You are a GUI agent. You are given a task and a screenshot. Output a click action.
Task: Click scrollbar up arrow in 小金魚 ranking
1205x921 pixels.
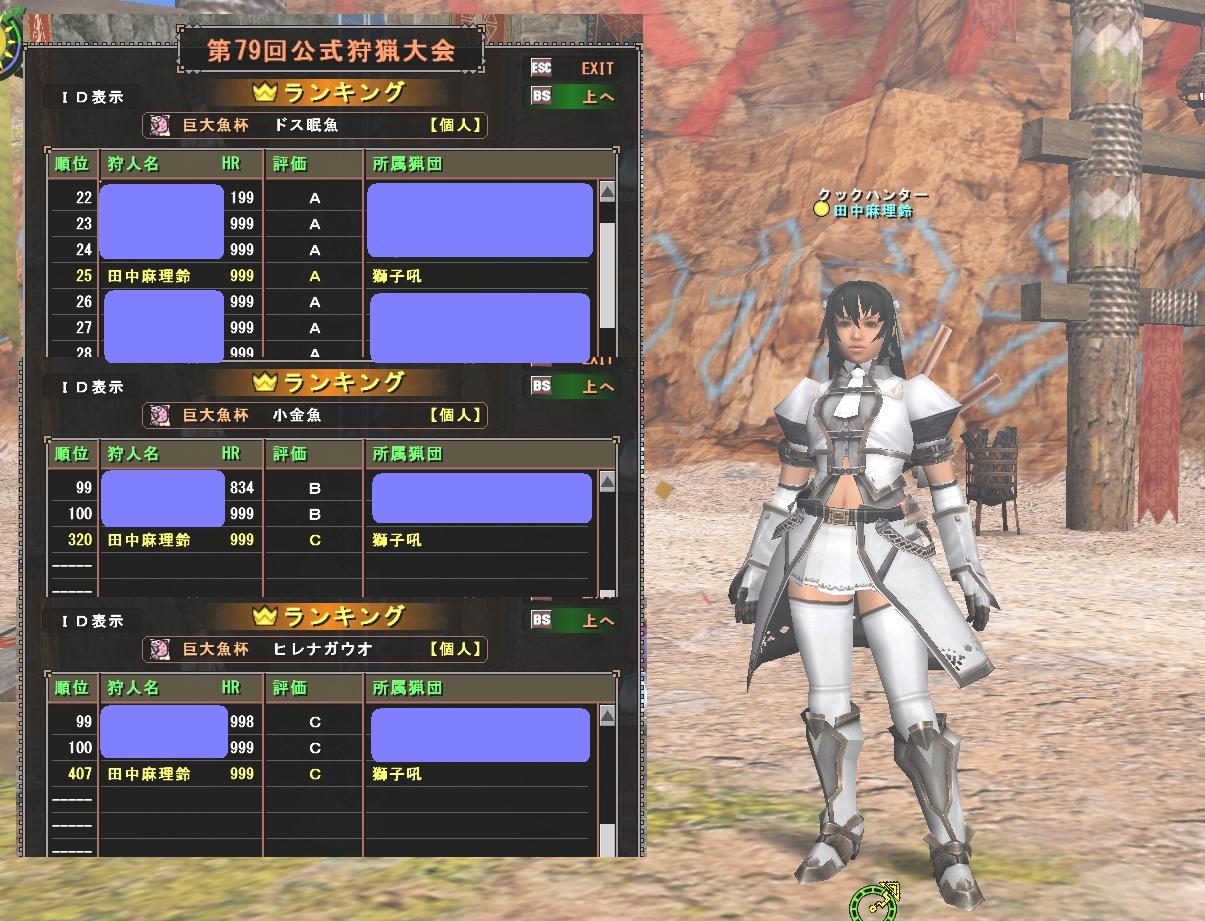pos(607,484)
